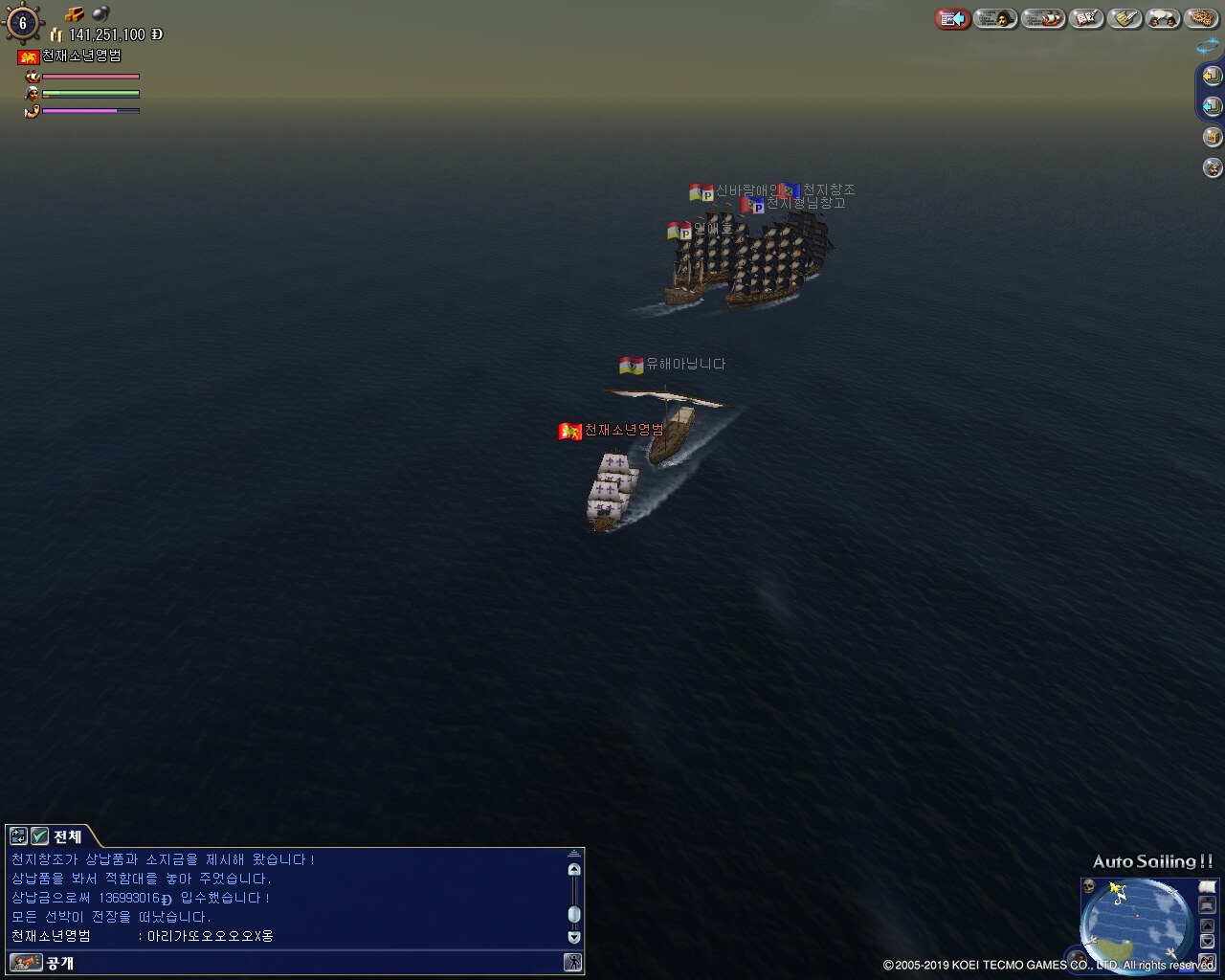Click the cyan arrow panel button
Image resolution: width=1225 pixels, height=980 pixels.
coord(1212,105)
